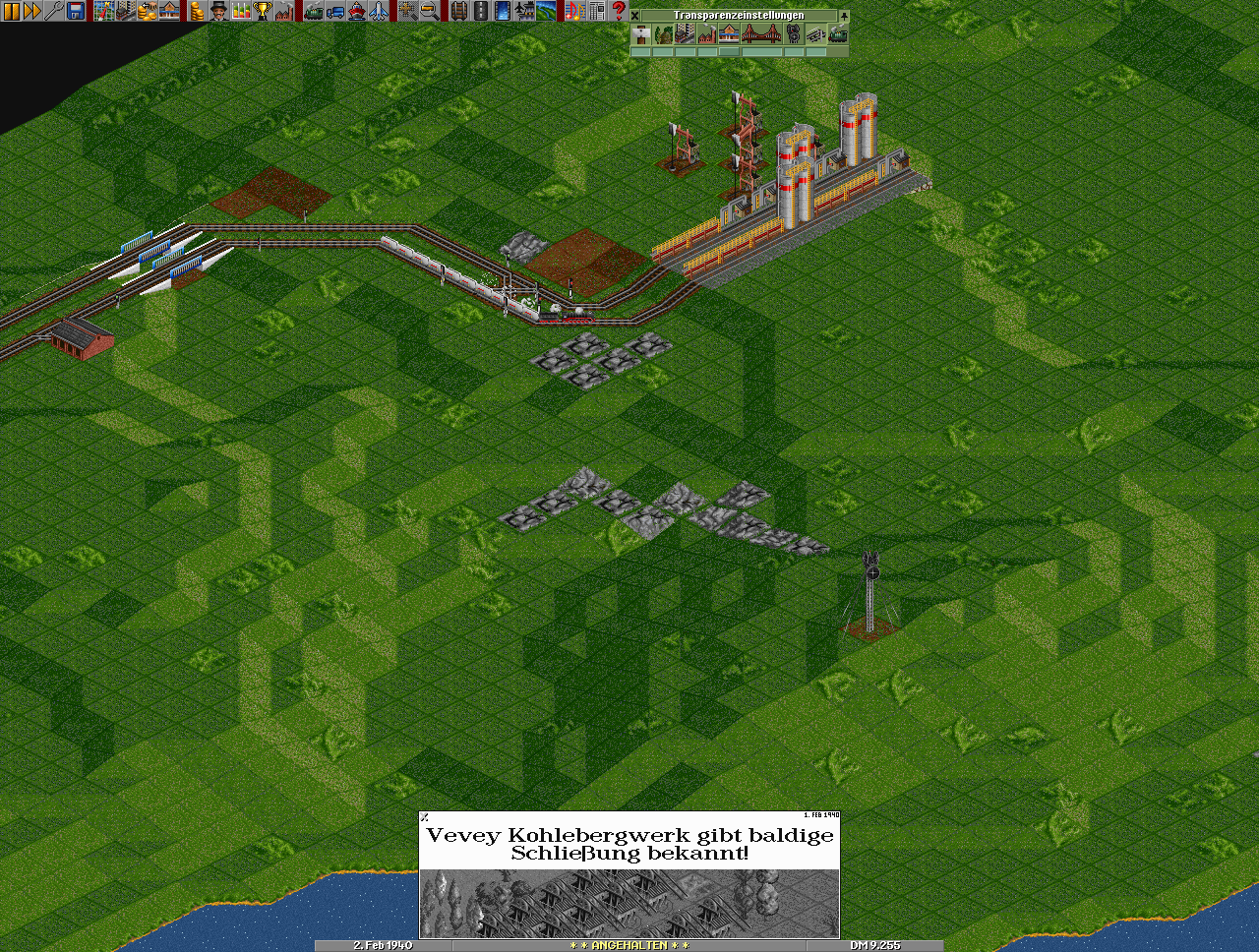
Task: Toggle tree transparency in Transparenzeinstellungen
Action: (x=663, y=34)
